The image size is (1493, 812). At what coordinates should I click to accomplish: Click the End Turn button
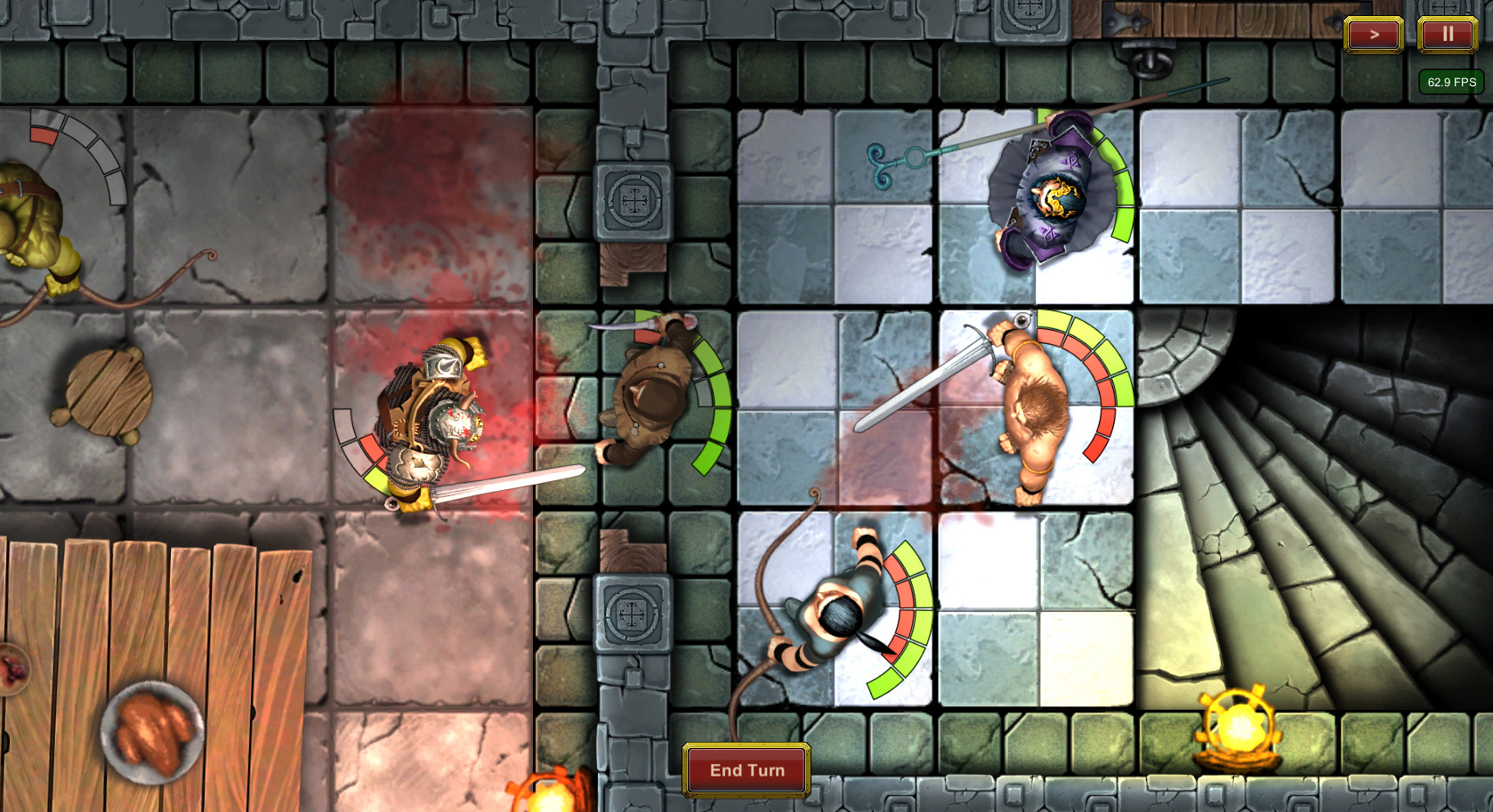coord(746,770)
